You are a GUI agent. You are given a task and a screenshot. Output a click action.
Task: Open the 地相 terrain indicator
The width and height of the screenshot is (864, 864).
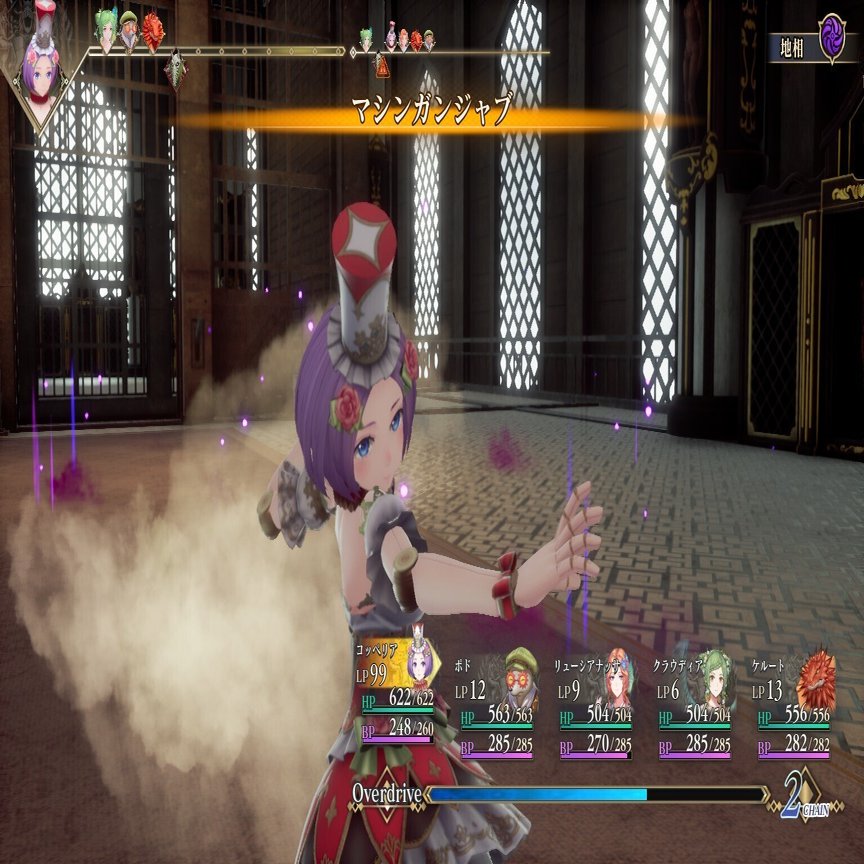point(813,45)
